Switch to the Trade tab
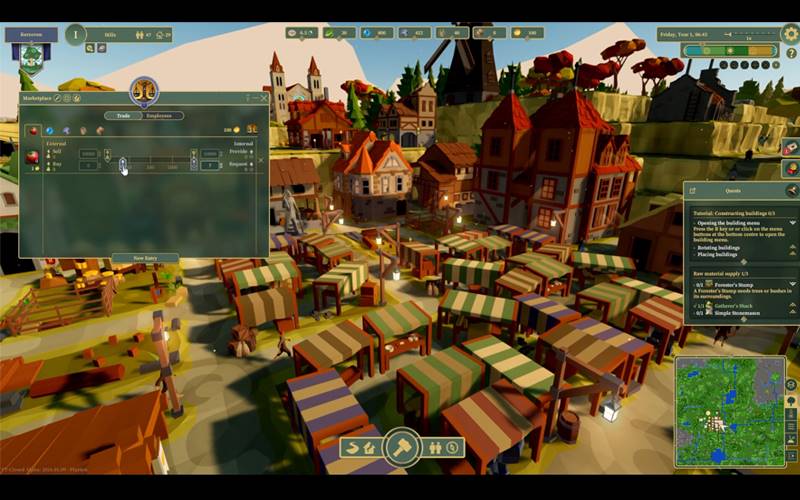800x500 pixels. pyautogui.click(x=123, y=116)
